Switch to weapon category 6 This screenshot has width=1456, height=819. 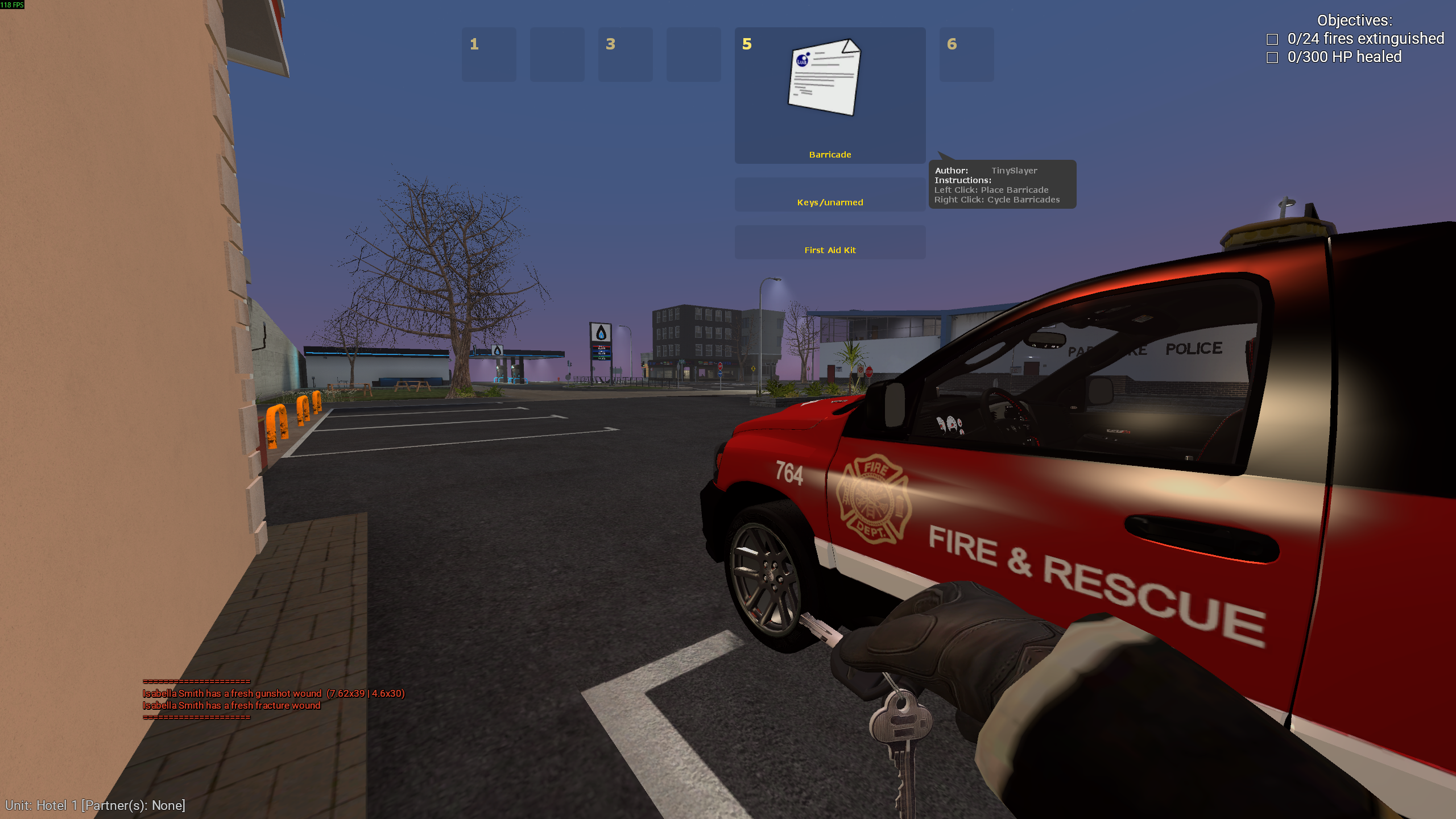tap(966, 55)
